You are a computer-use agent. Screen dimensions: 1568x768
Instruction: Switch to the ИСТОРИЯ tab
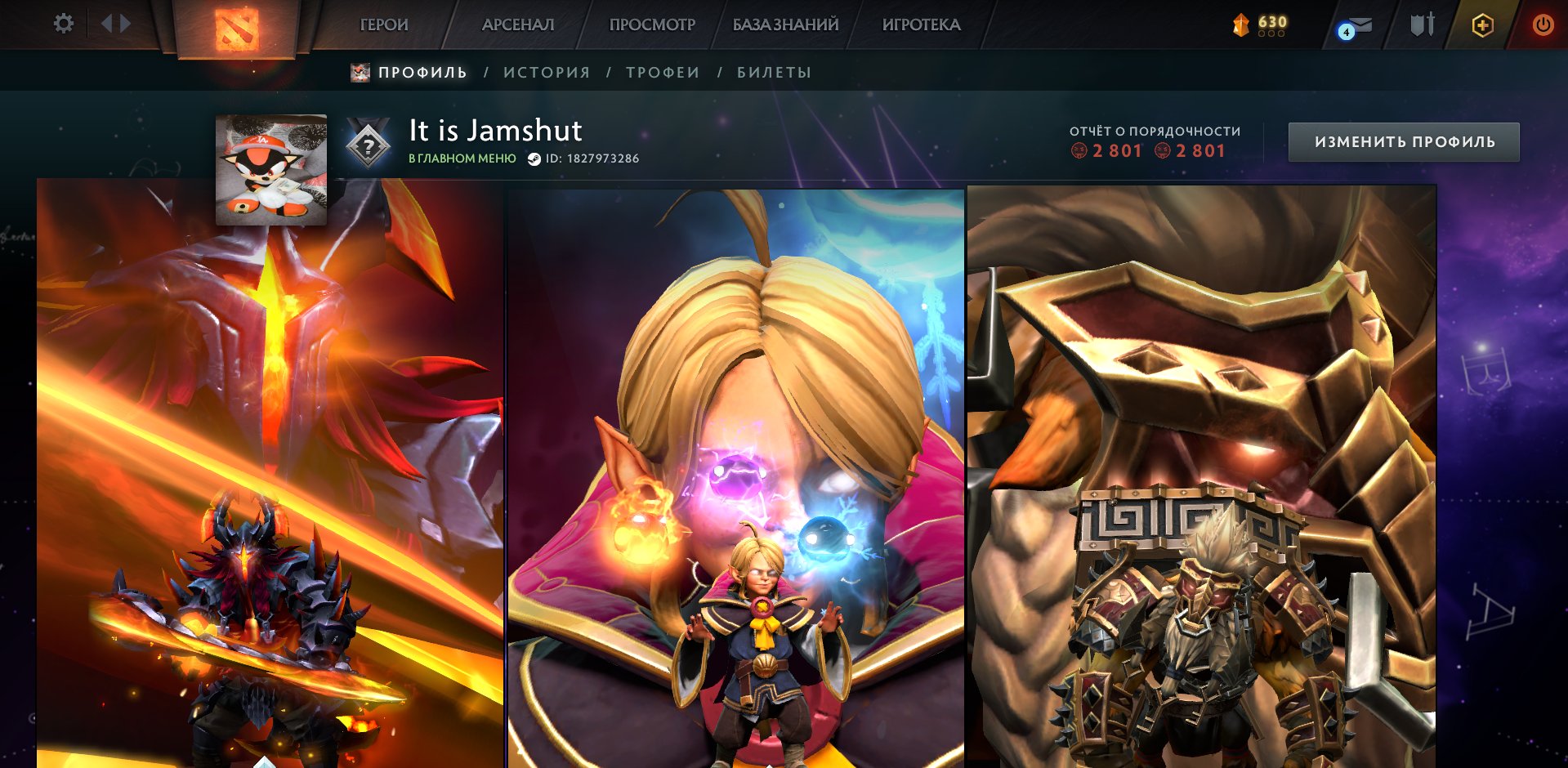tap(546, 72)
